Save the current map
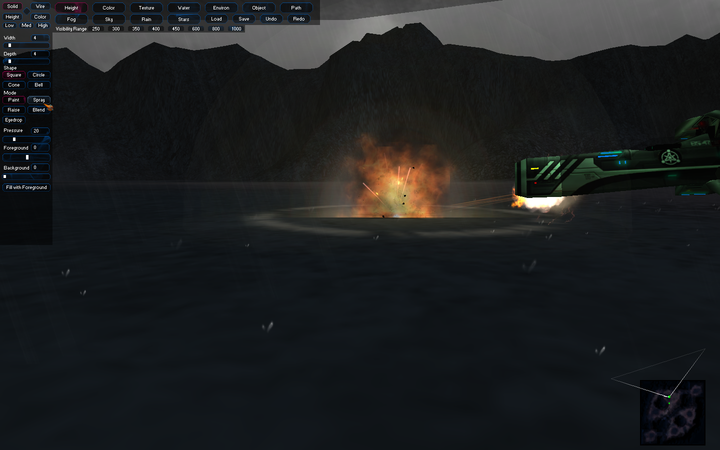Image resolution: width=720 pixels, height=450 pixels. point(244,19)
